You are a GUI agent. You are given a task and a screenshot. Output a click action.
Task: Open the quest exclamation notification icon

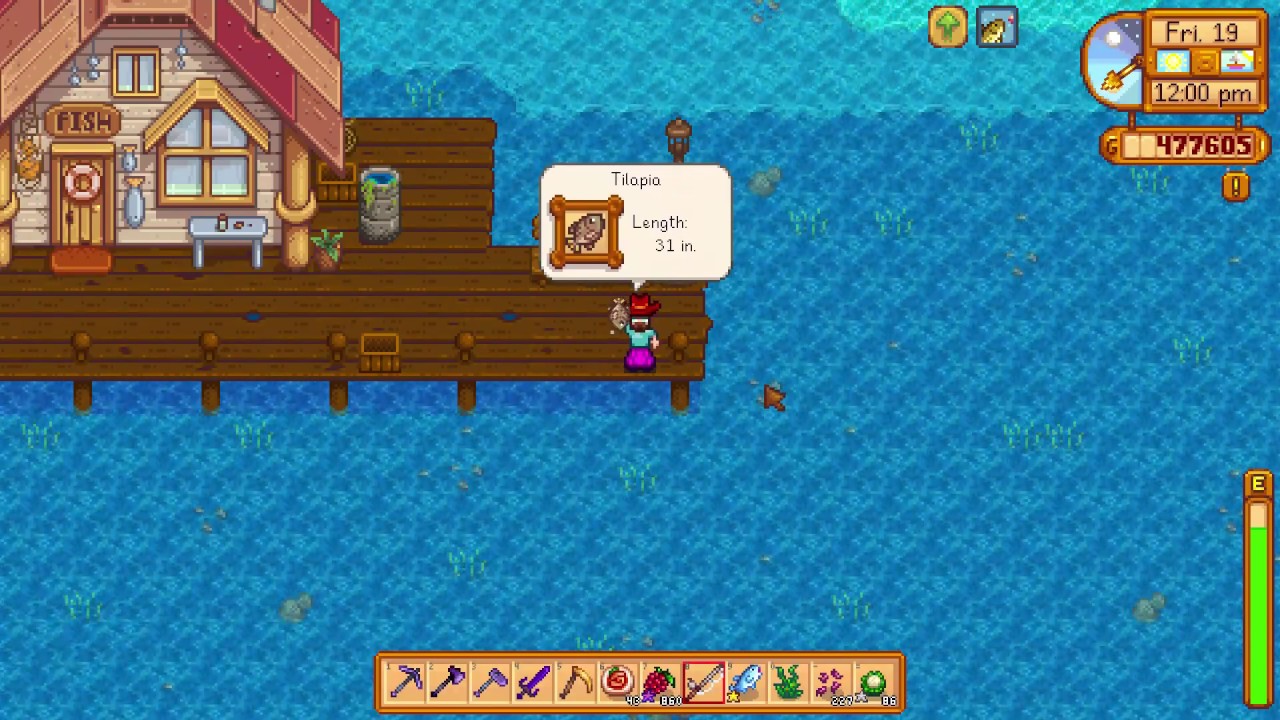[x=1236, y=186]
